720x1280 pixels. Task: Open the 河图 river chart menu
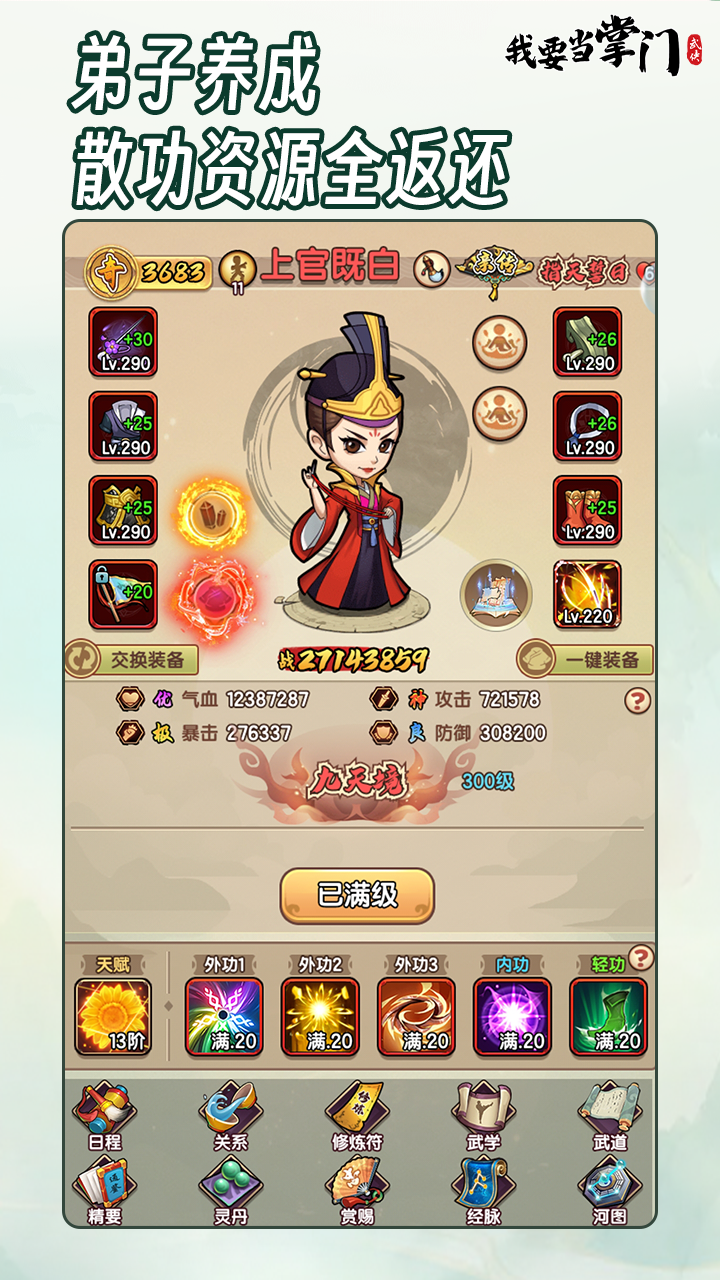pyautogui.click(x=609, y=1192)
